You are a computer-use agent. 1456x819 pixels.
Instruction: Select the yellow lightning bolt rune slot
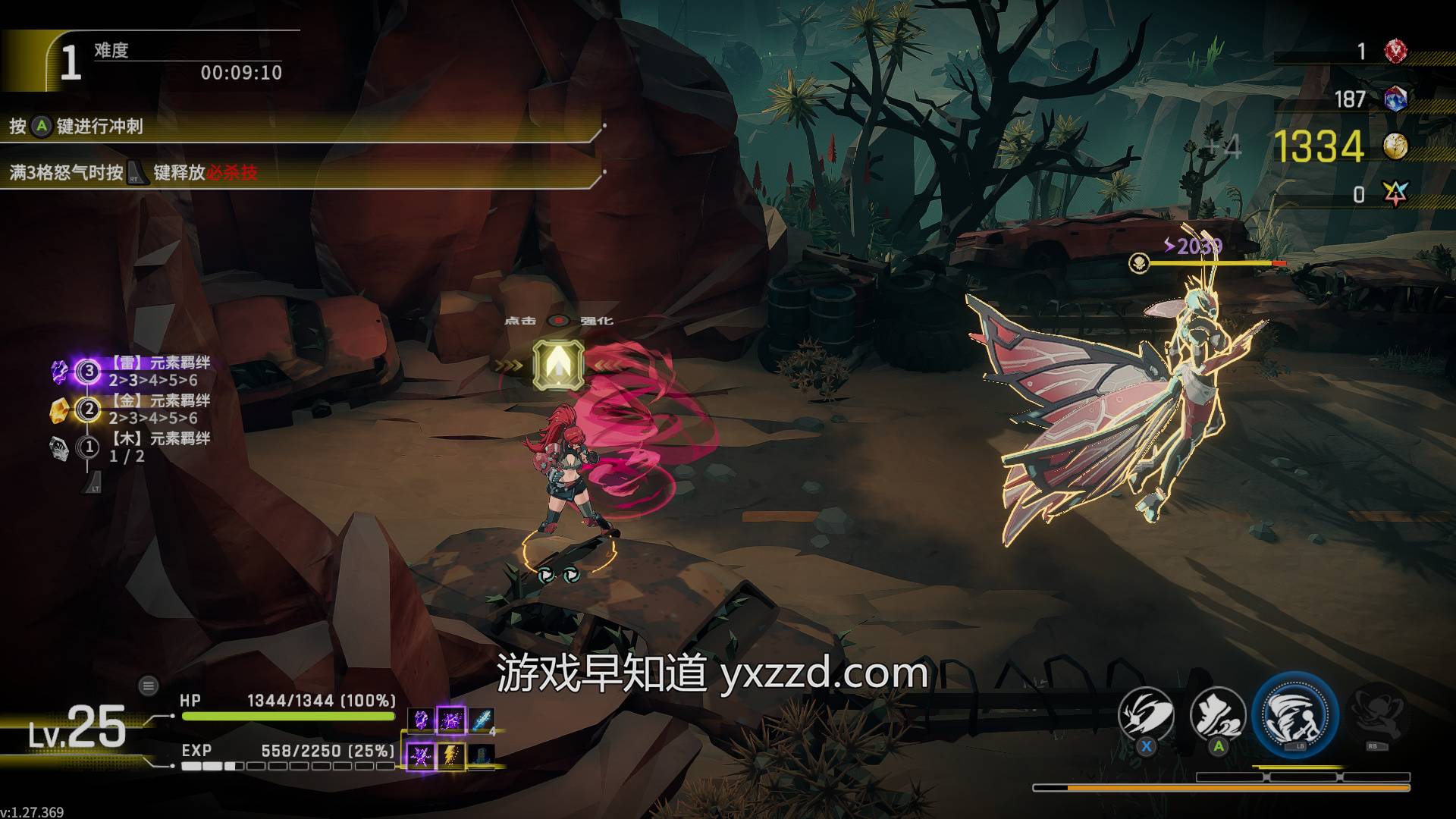pos(451,755)
